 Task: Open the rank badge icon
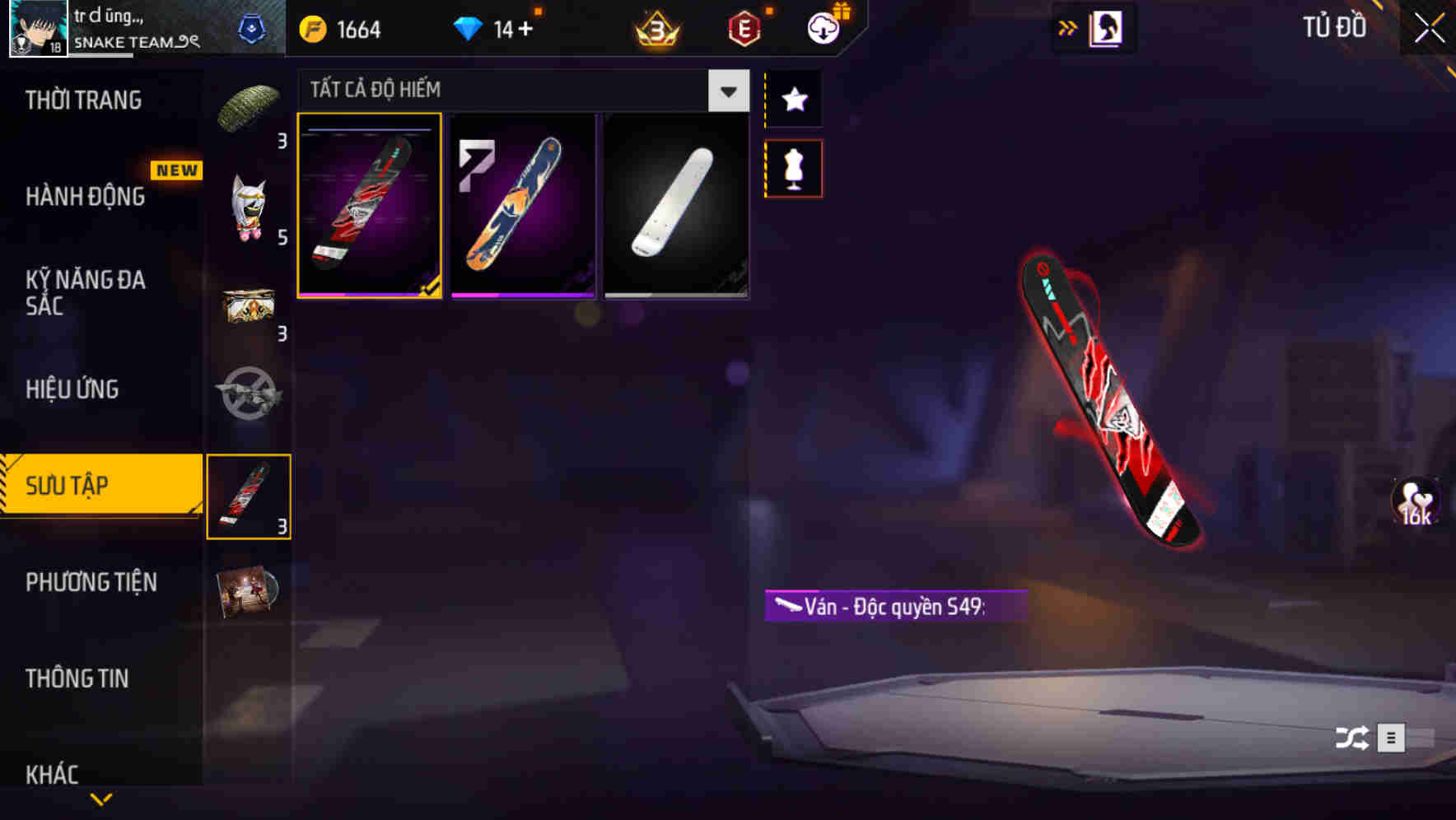655,30
